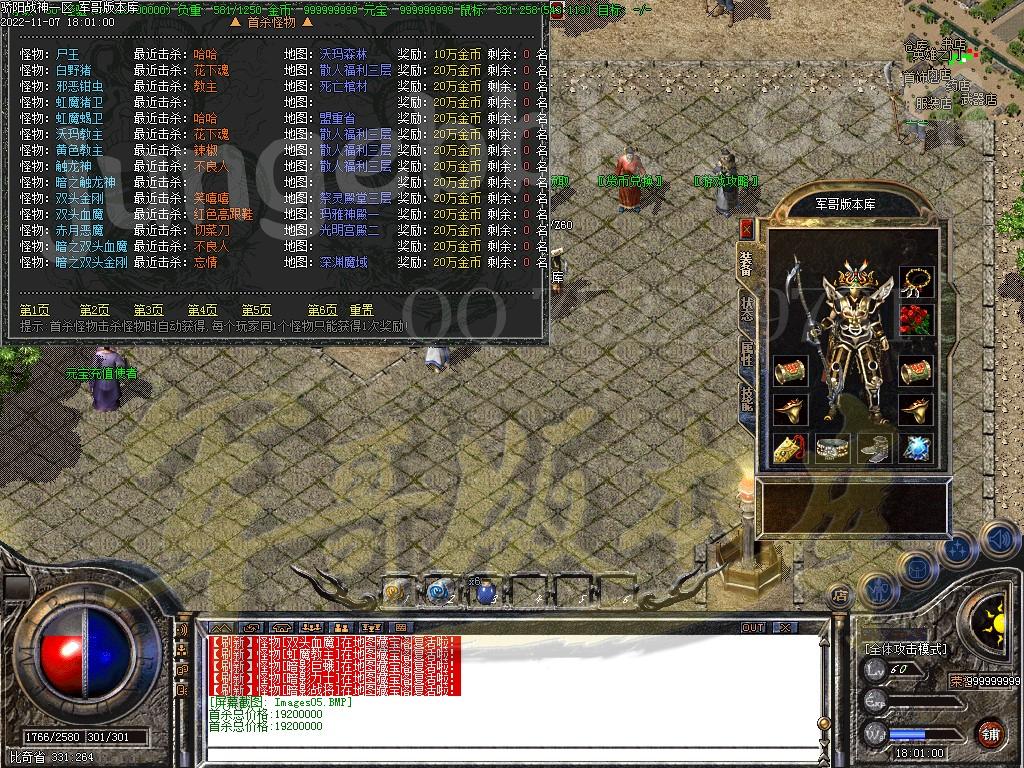Close the character equipment panel

point(746,228)
